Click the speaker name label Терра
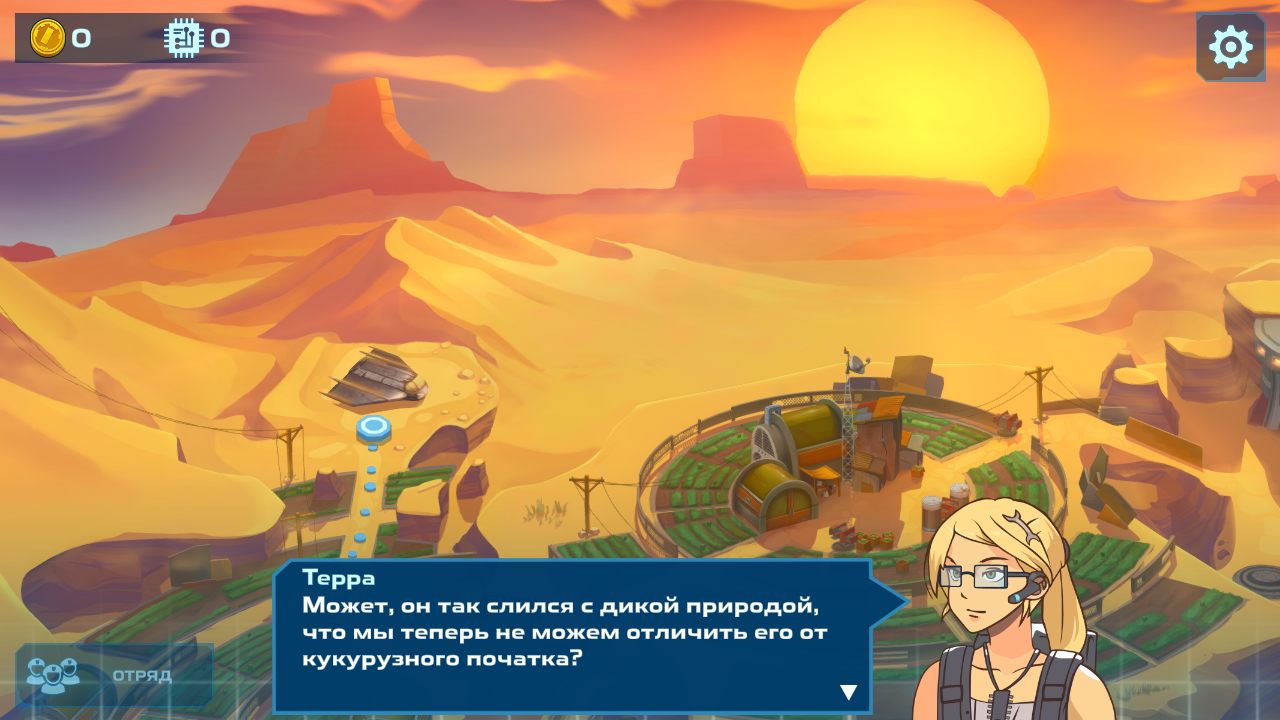This screenshot has height=720, width=1280. (337, 578)
